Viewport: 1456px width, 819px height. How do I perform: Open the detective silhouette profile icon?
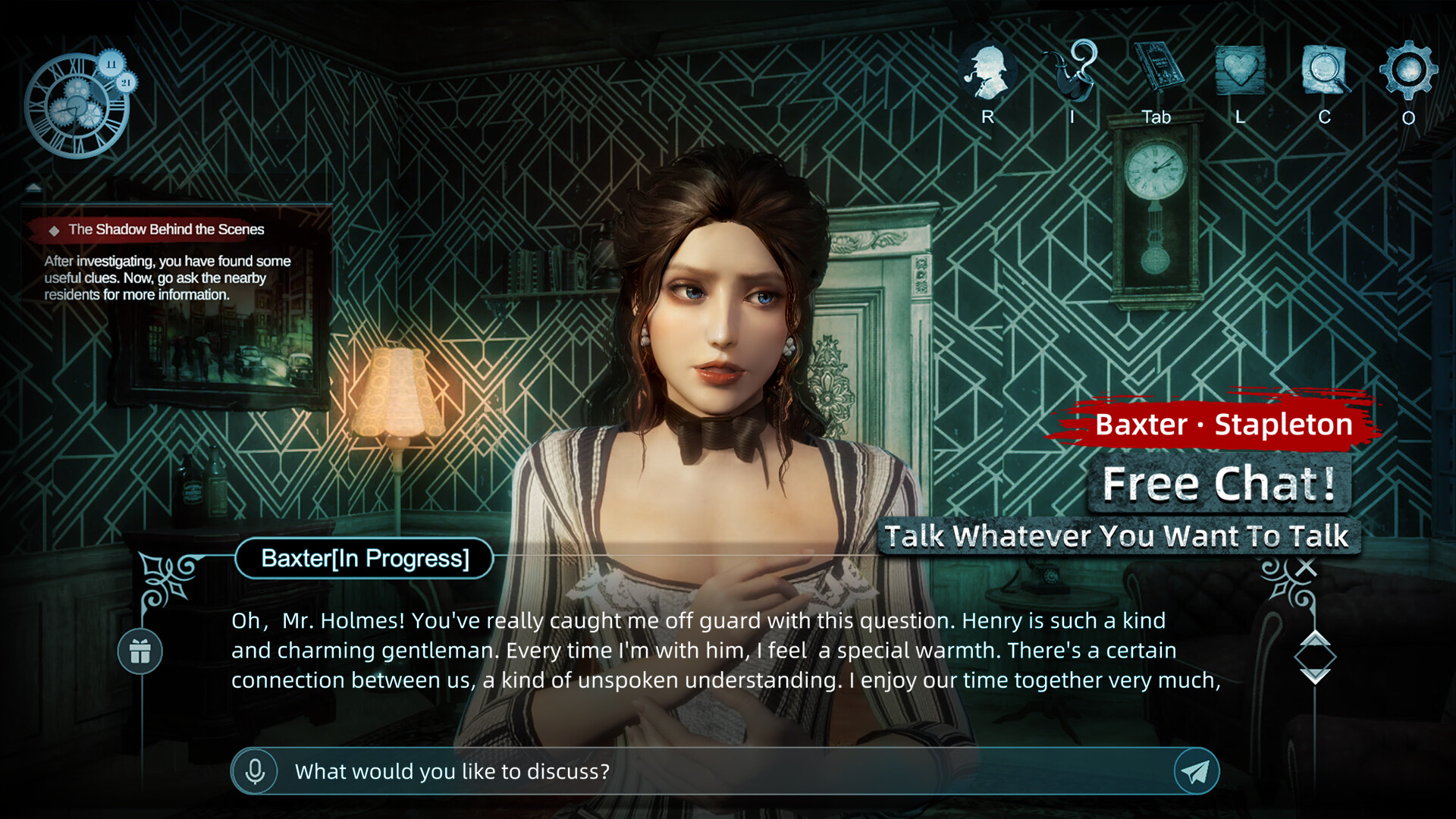[987, 72]
